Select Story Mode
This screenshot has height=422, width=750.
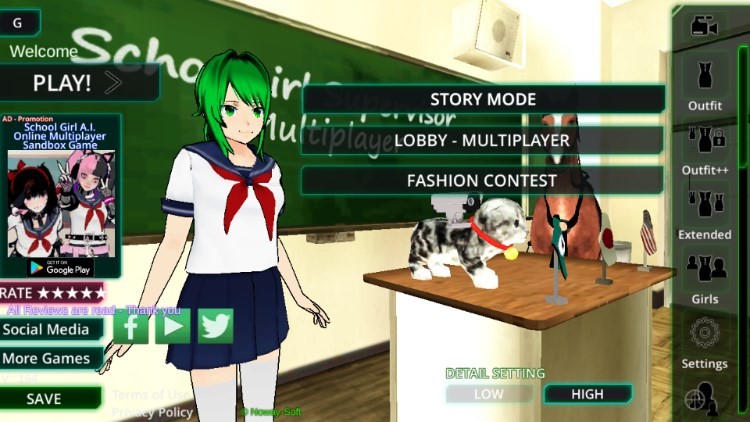pyautogui.click(x=483, y=99)
